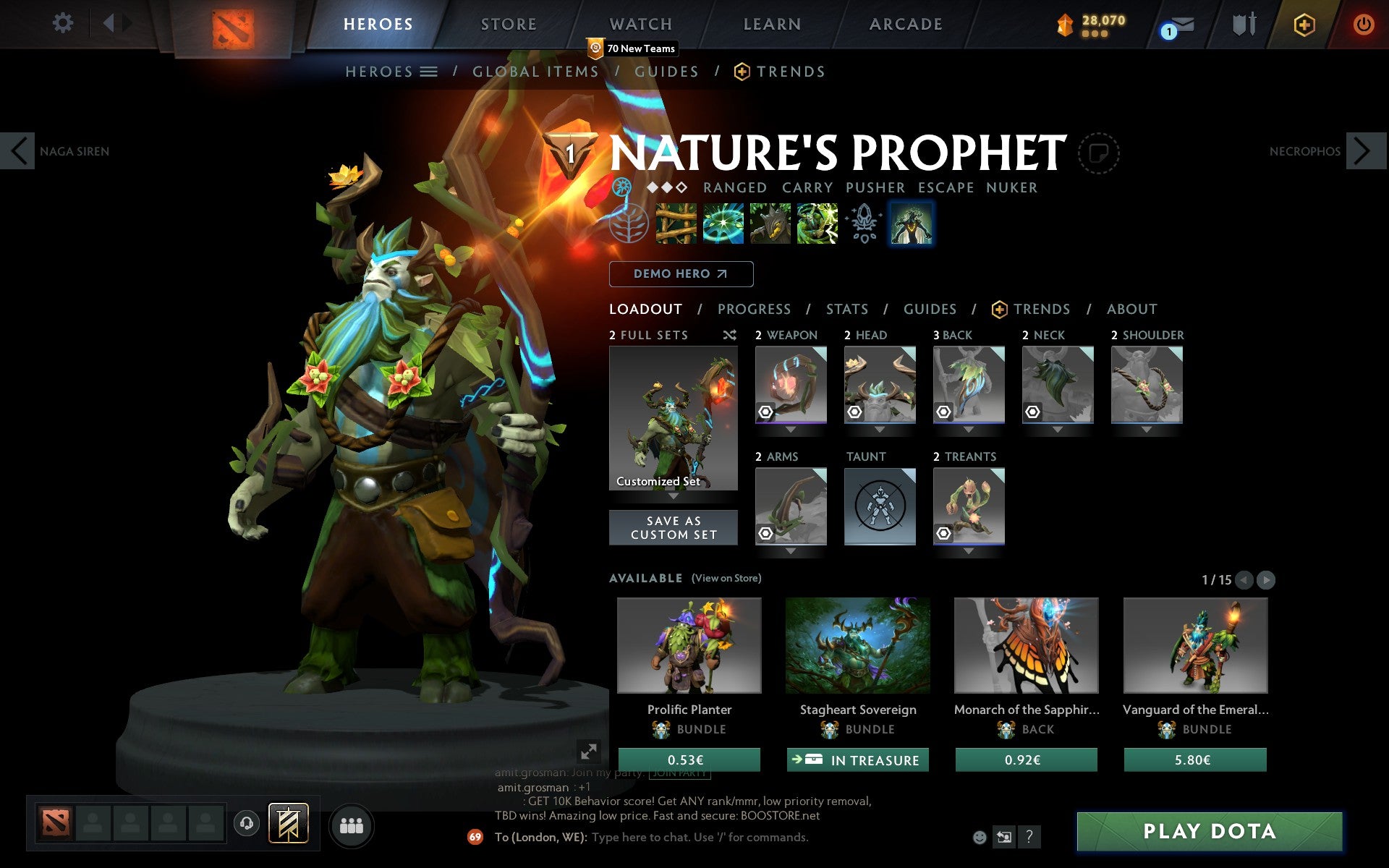
Task: Open the Aghanim's Scepter upgrade icon
Action: click(x=862, y=223)
